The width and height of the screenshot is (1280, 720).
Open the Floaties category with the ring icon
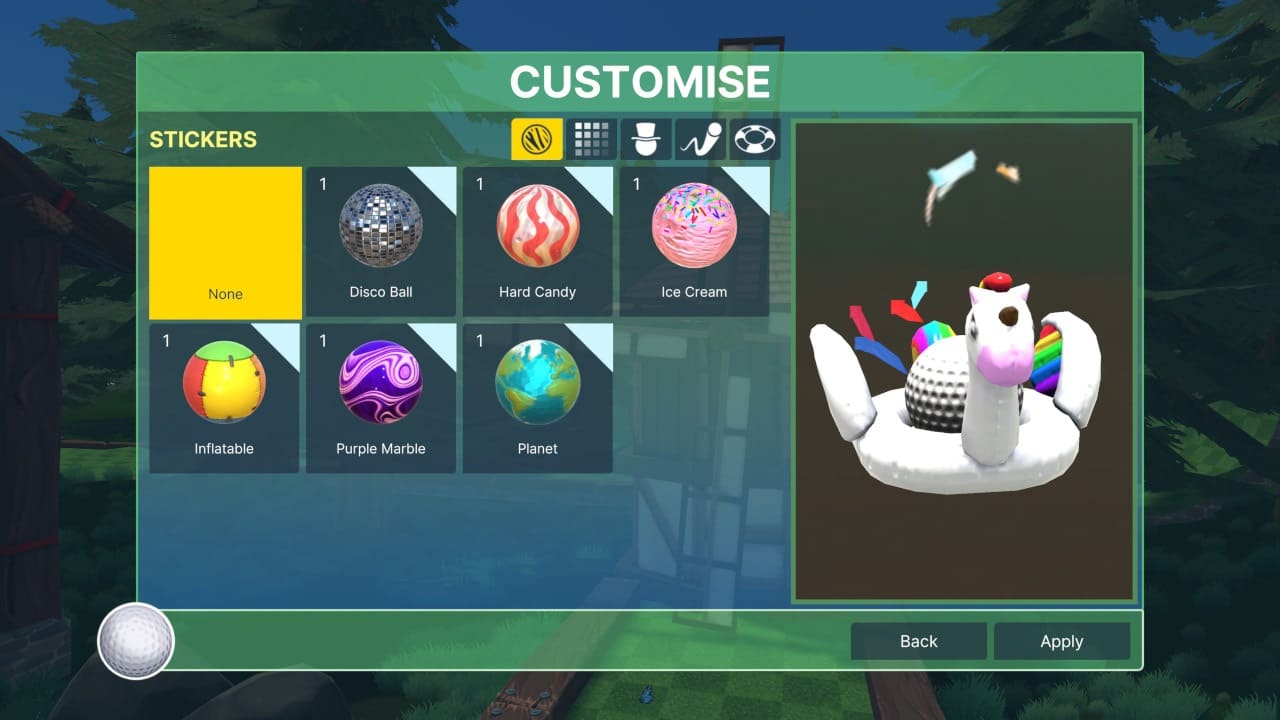click(x=755, y=139)
